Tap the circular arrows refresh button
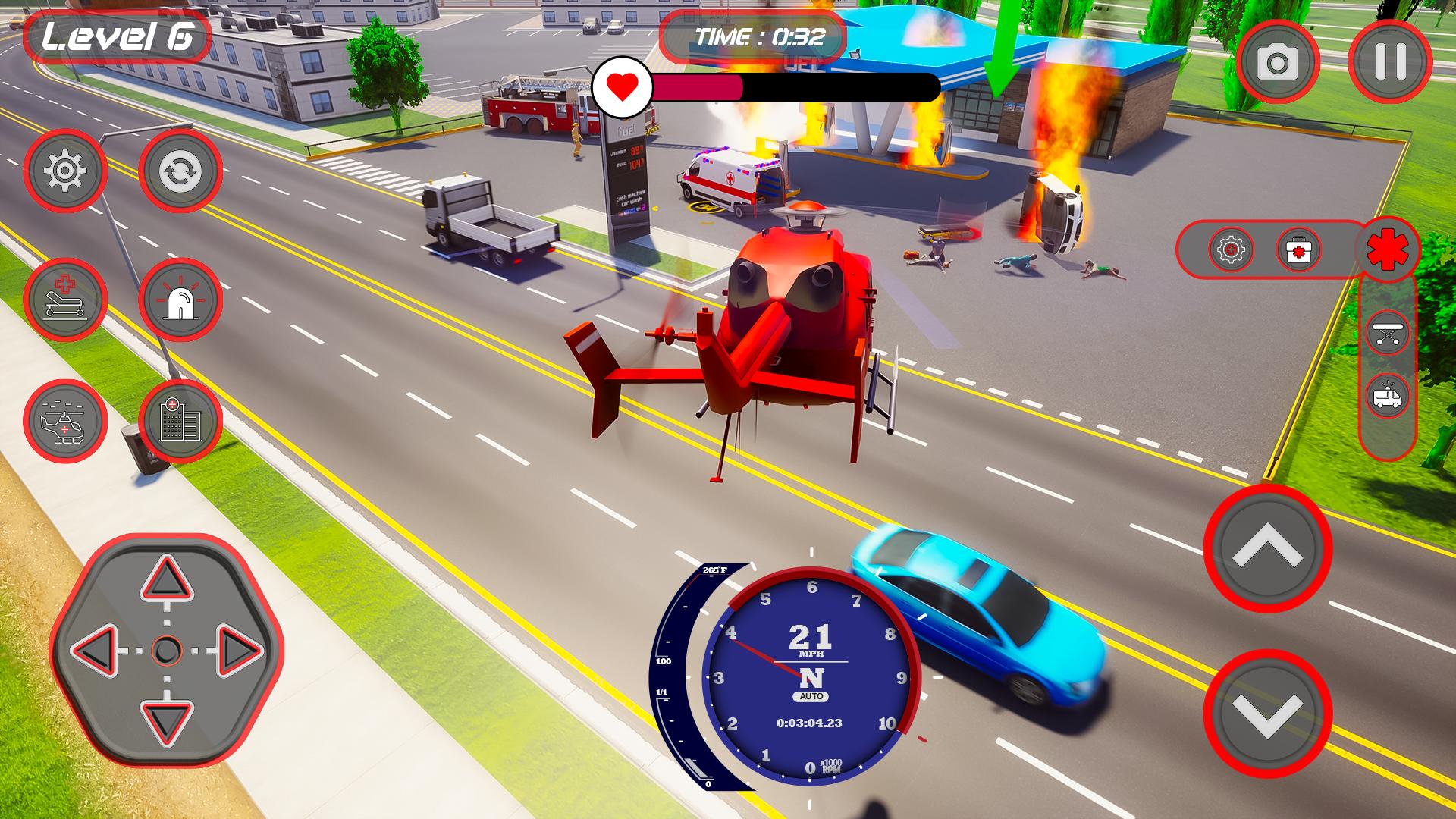Viewport: 1456px width, 819px height. pos(180,171)
